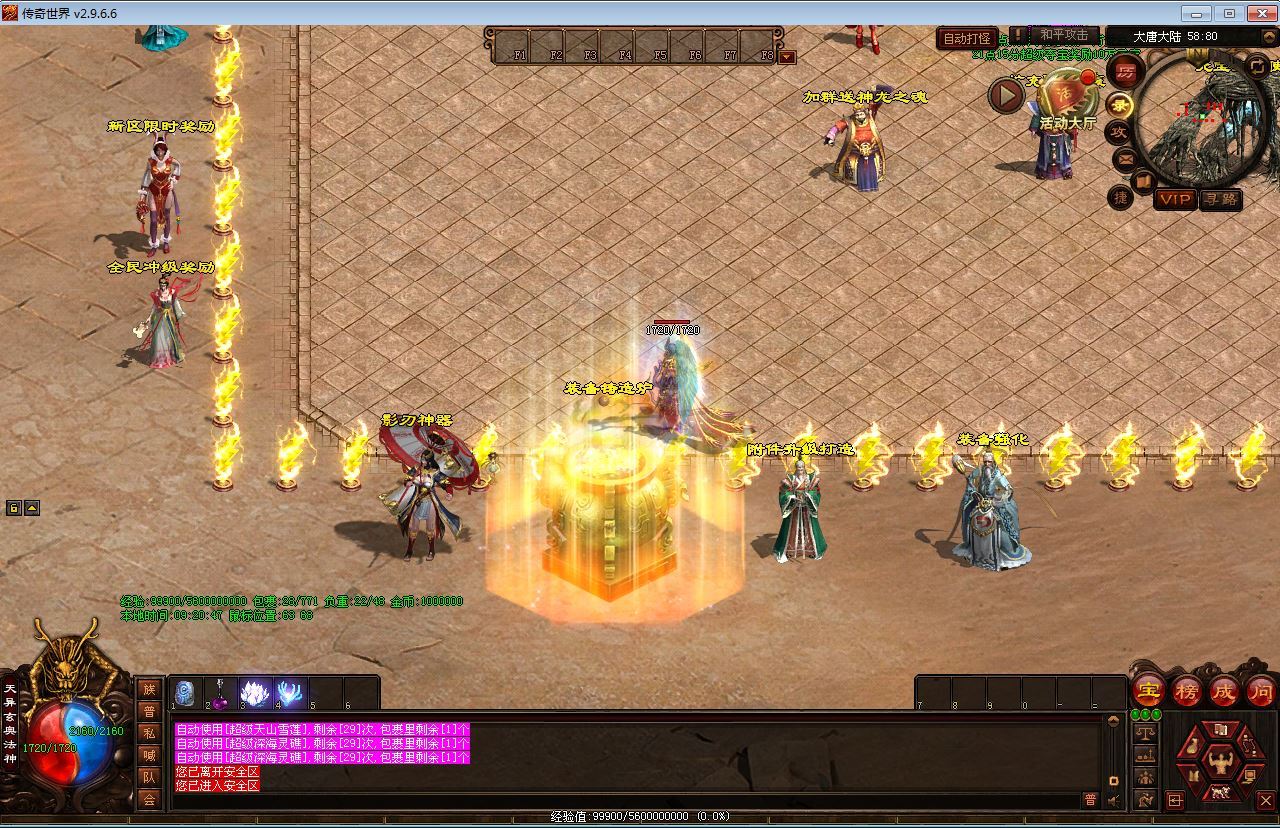Activate the 寻路 pathfinding button
The height and width of the screenshot is (828, 1280).
(x=1220, y=199)
